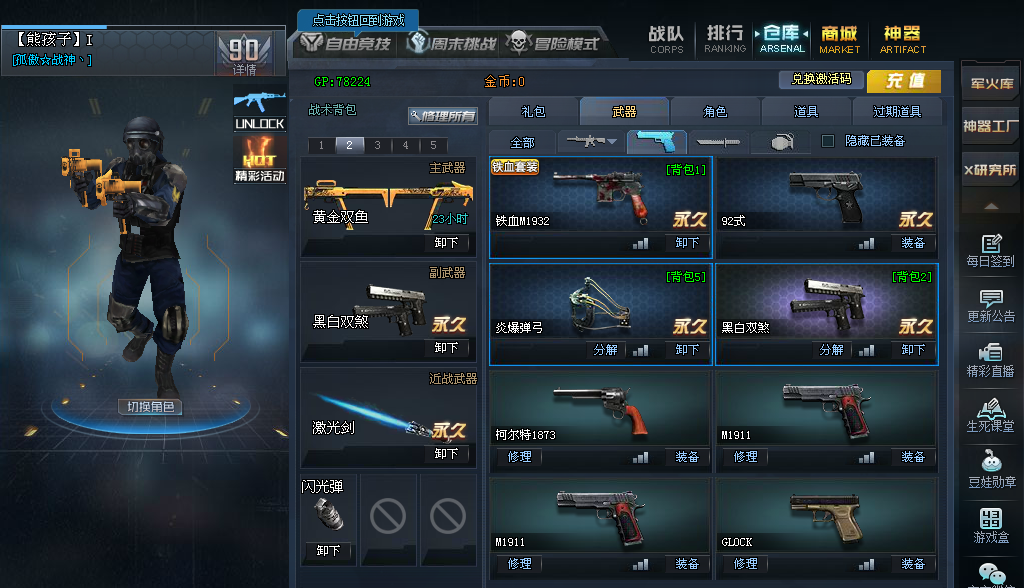Open the 战队 Corps menu
The height and width of the screenshot is (588, 1024).
[666, 39]
